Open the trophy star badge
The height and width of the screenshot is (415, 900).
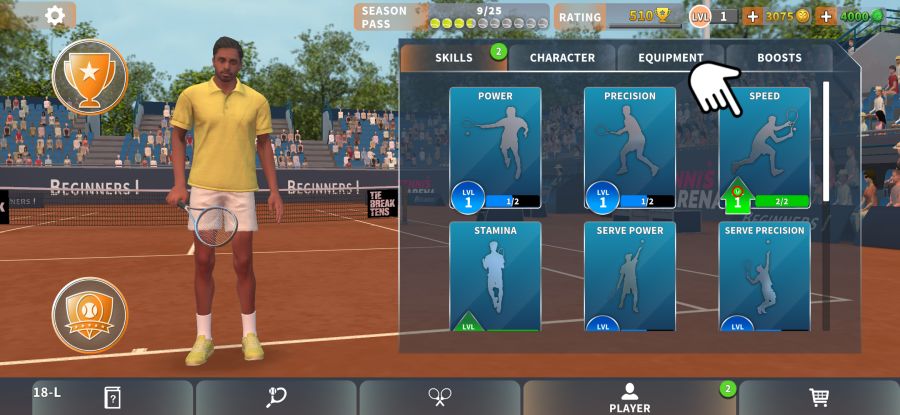(x=89, y=76)
